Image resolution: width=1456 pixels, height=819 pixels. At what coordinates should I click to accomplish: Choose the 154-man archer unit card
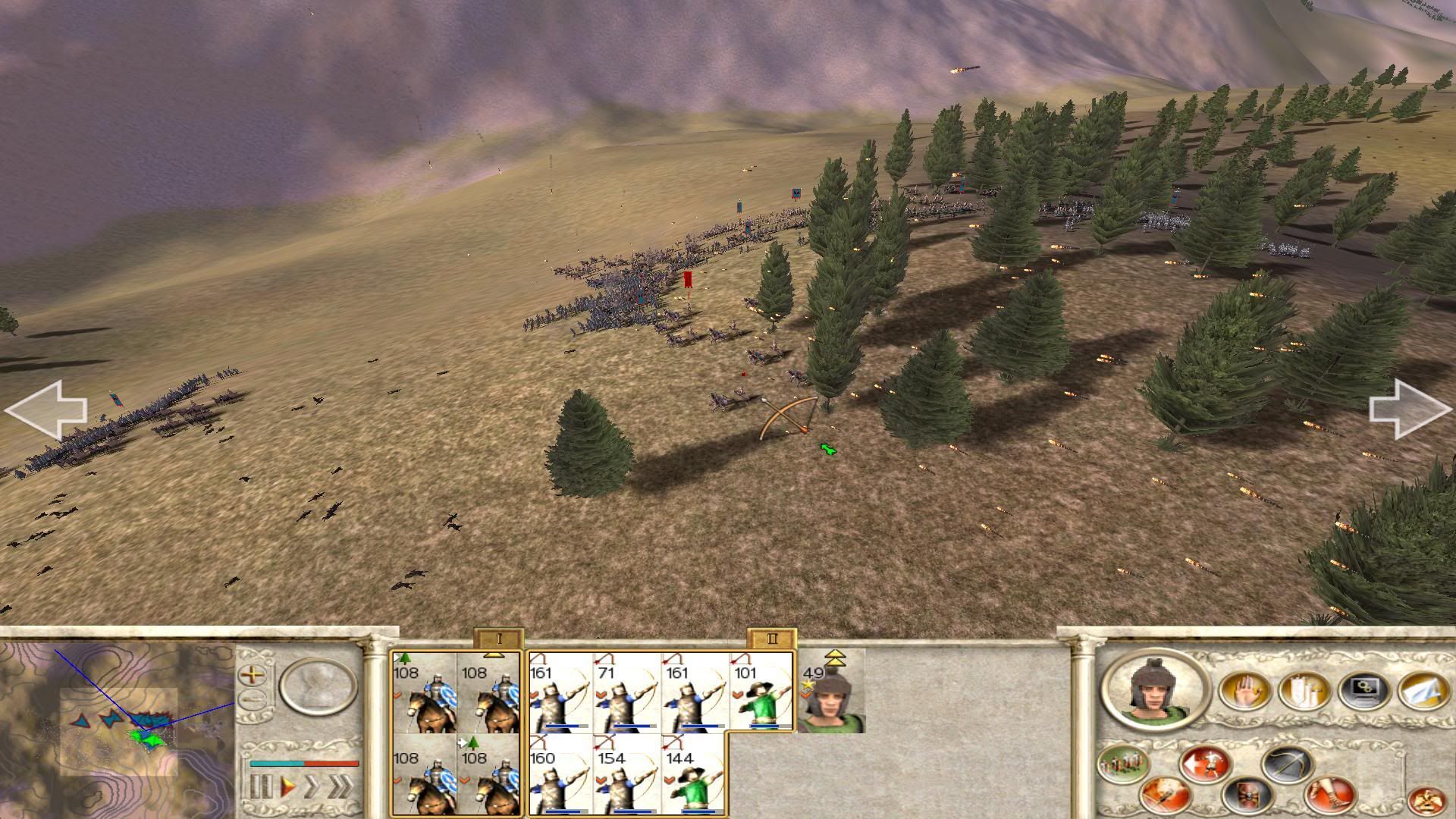click(626, 777)
